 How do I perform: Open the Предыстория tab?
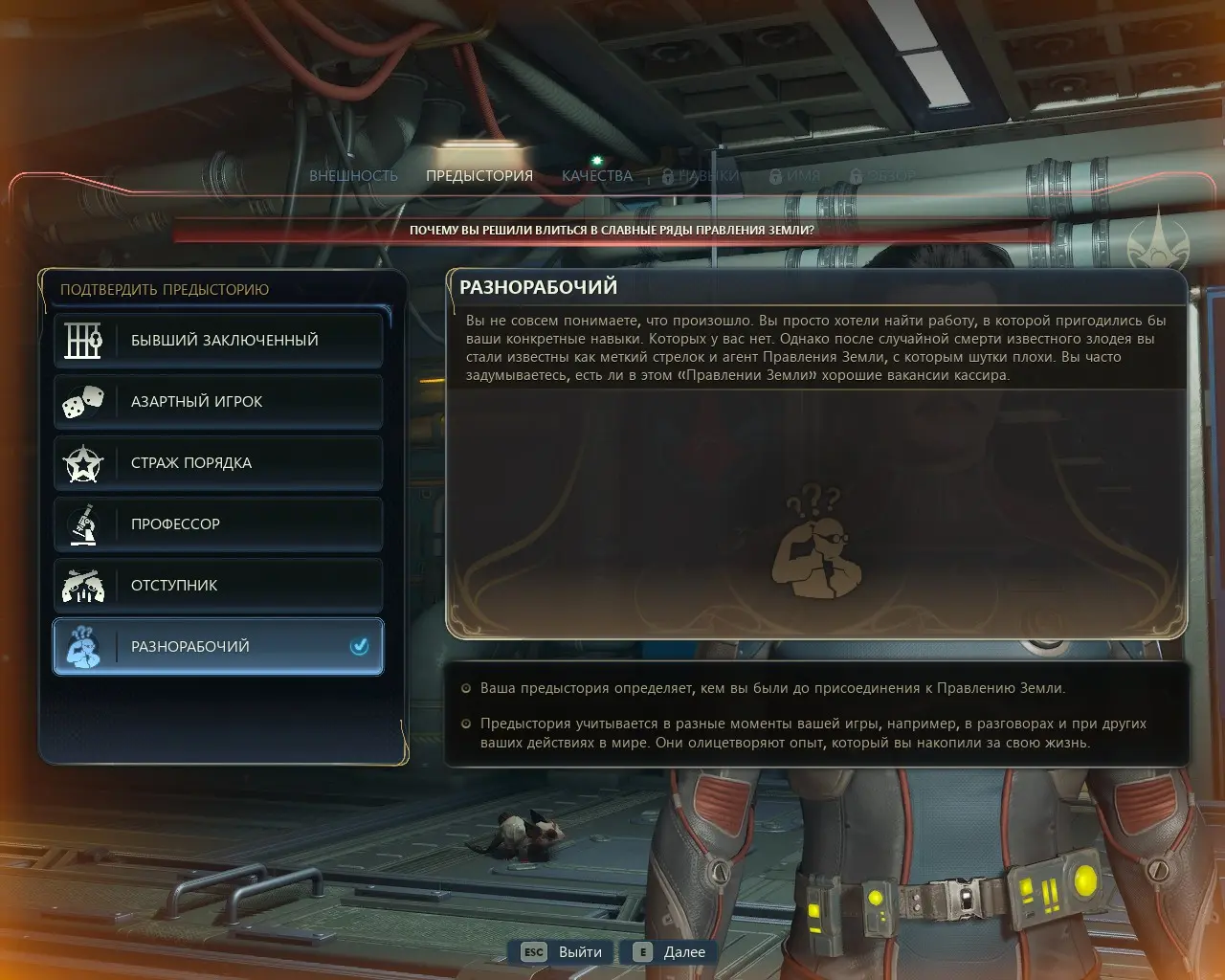pyautogui.click(x=479, y=176)
